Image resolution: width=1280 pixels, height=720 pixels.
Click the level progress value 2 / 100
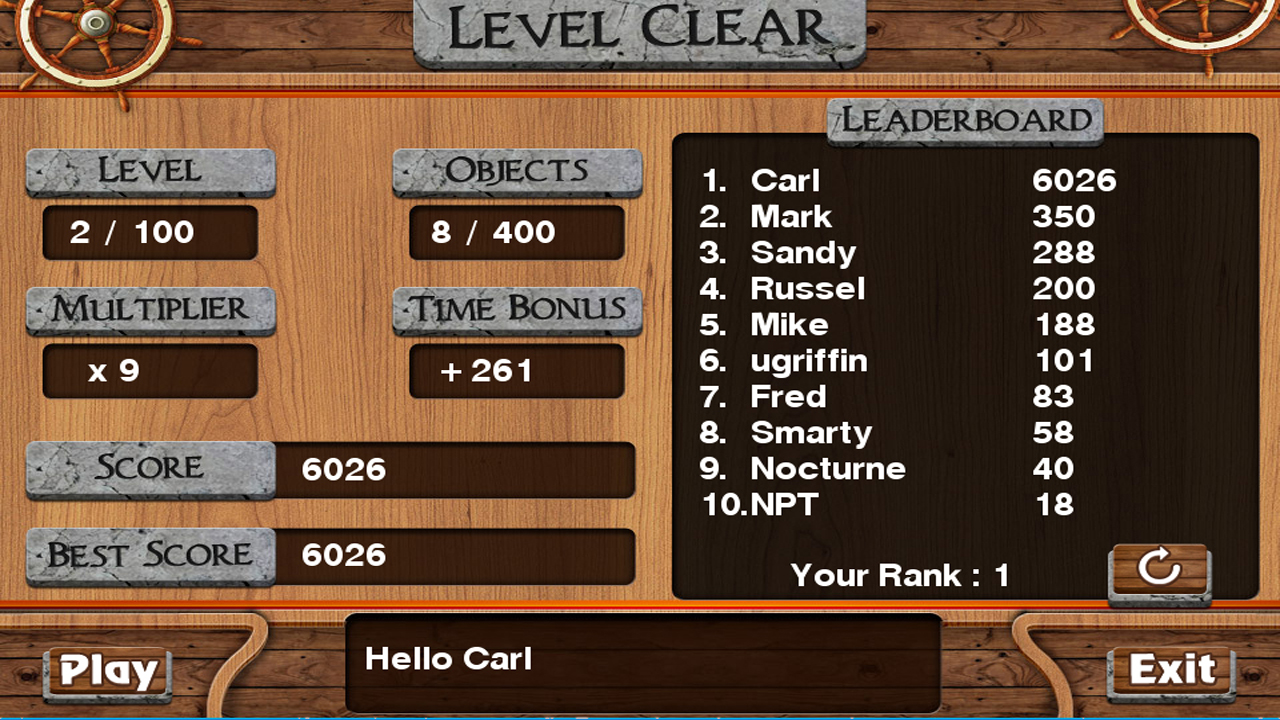[x=149, y=232]
